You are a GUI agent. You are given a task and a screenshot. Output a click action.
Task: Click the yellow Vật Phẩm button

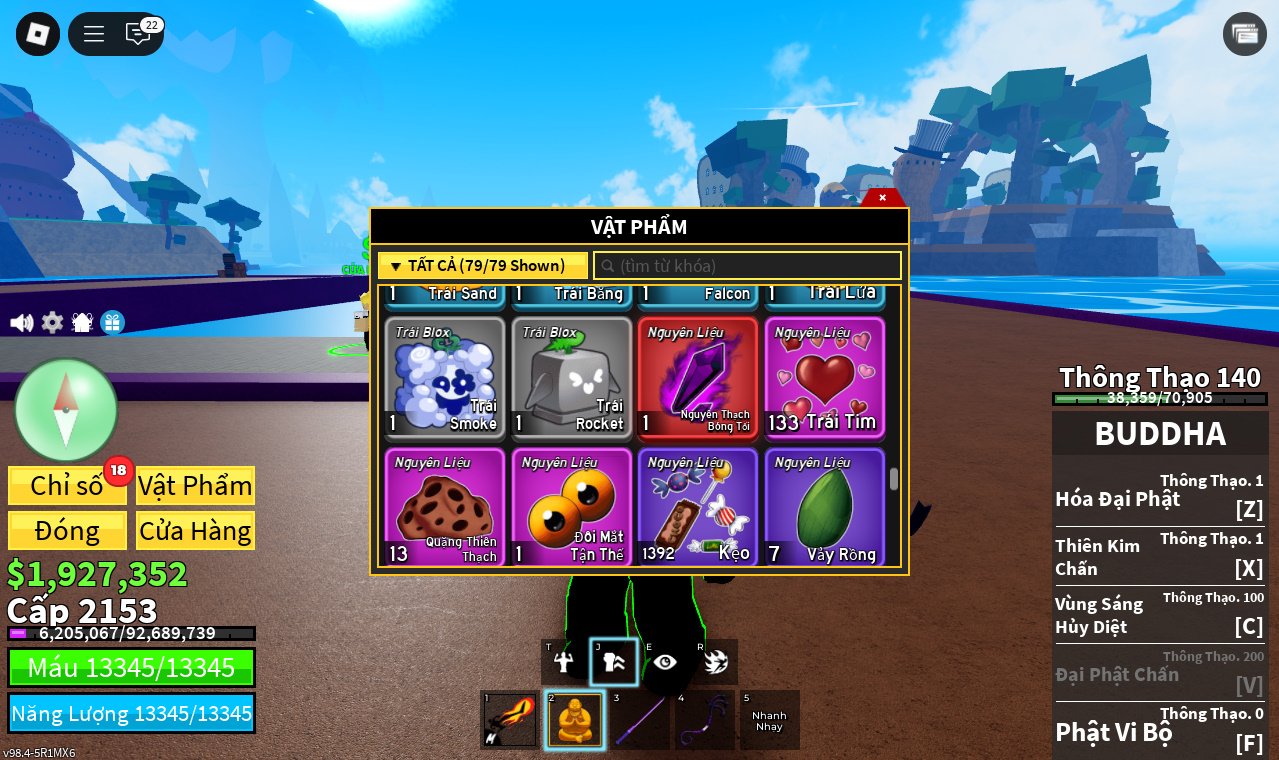(195, 486)
